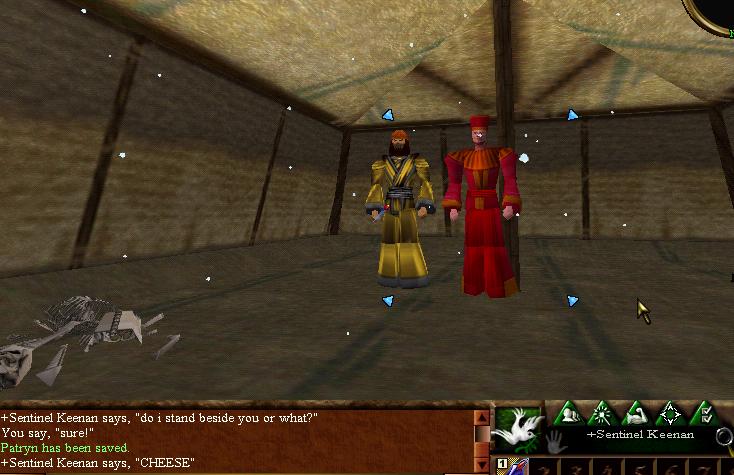Show the attributes flexing arm panel

click(635, 414)
